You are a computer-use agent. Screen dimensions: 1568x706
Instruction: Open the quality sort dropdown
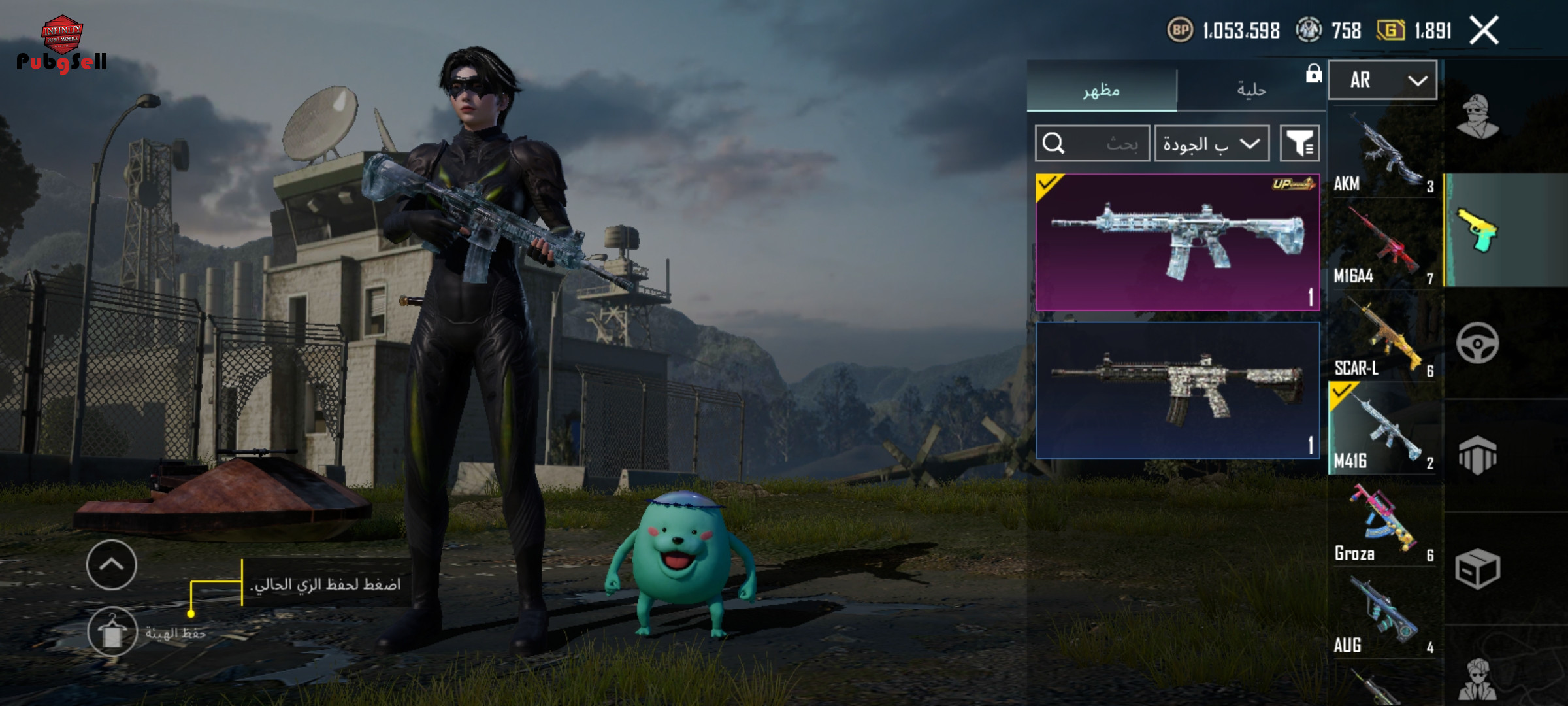tap(1211, 143)
